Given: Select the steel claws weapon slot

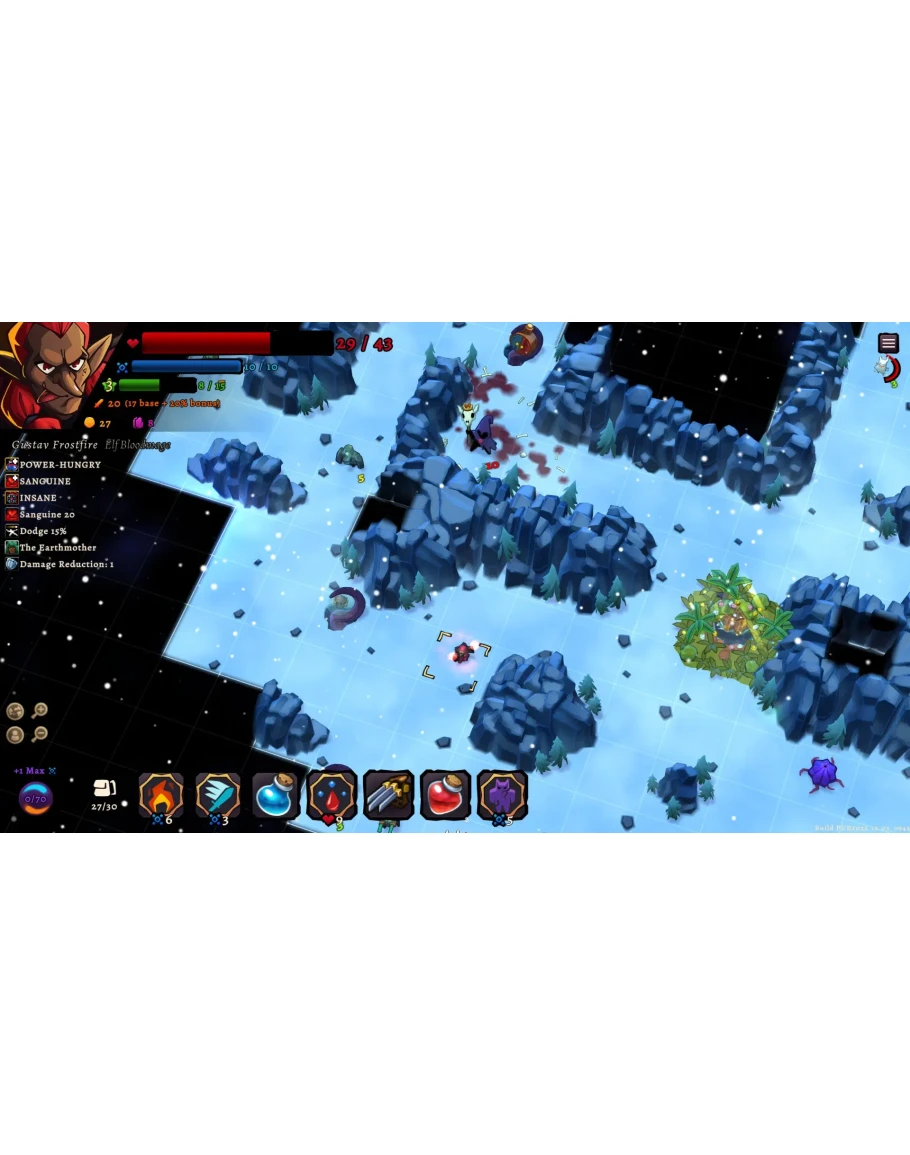Looking at the screenshot, I should pos(388,795).
